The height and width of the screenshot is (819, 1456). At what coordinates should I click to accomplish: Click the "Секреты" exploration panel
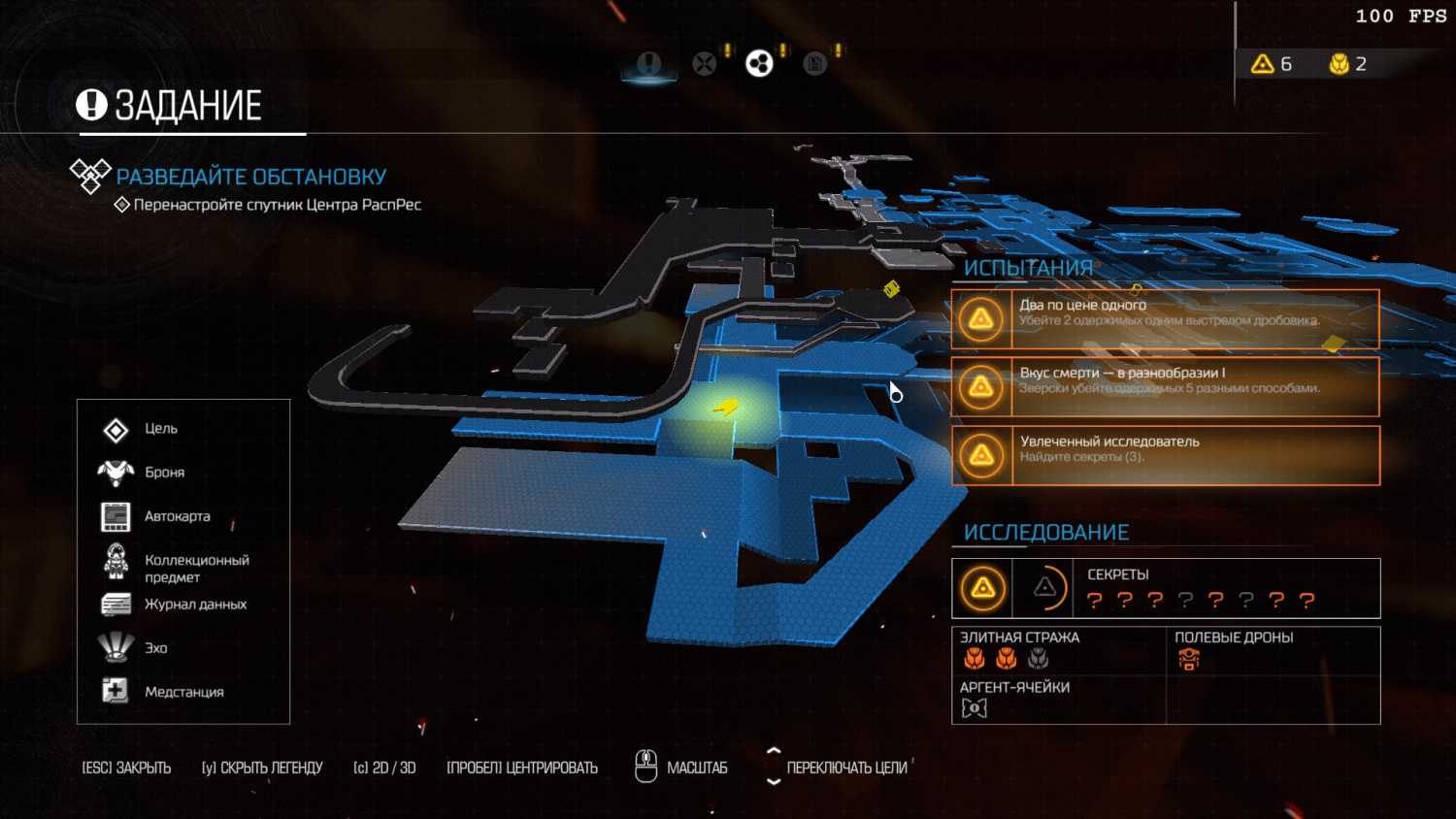coord(1165,588)
